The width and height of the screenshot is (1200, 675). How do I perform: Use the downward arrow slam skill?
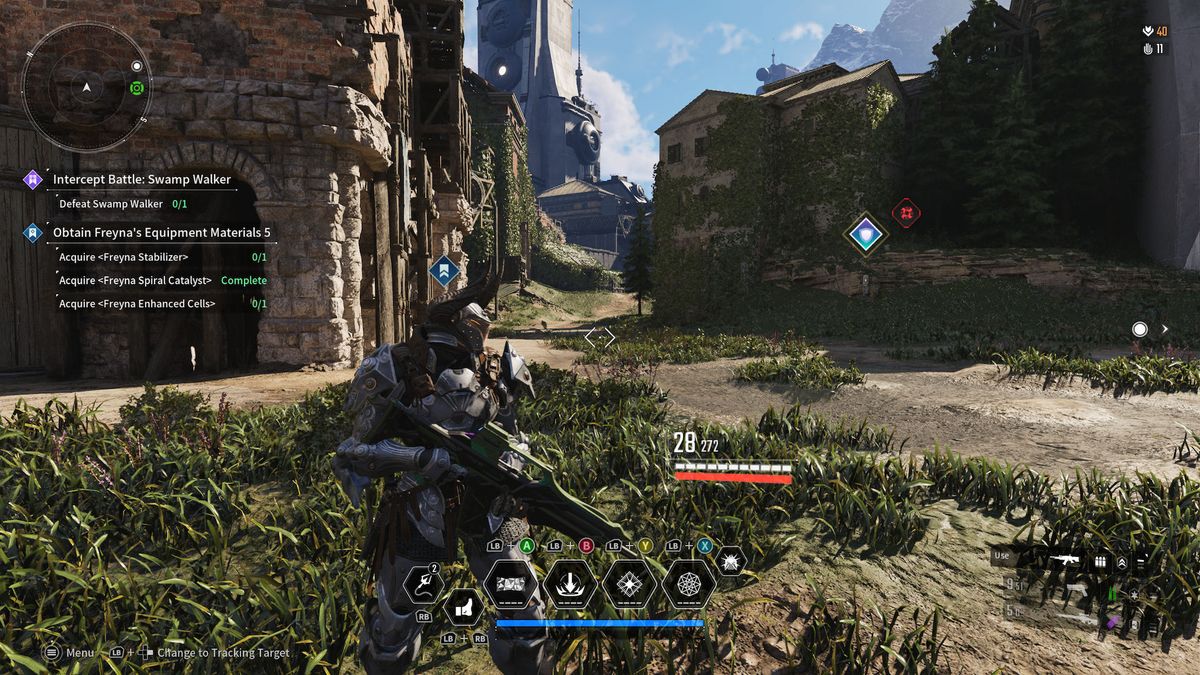point(570,584)
